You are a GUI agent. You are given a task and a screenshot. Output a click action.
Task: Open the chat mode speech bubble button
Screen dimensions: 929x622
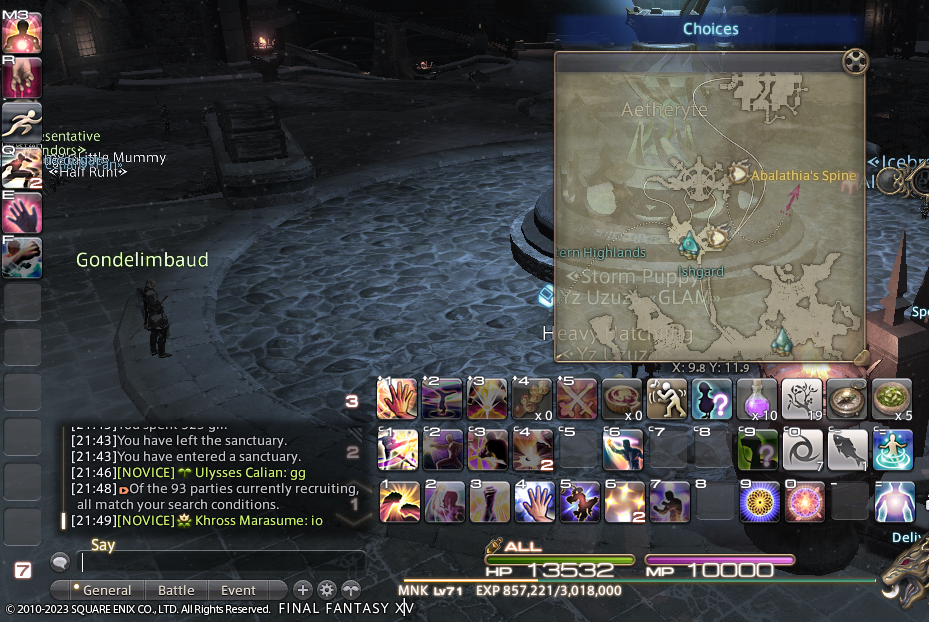coord(60,563)
